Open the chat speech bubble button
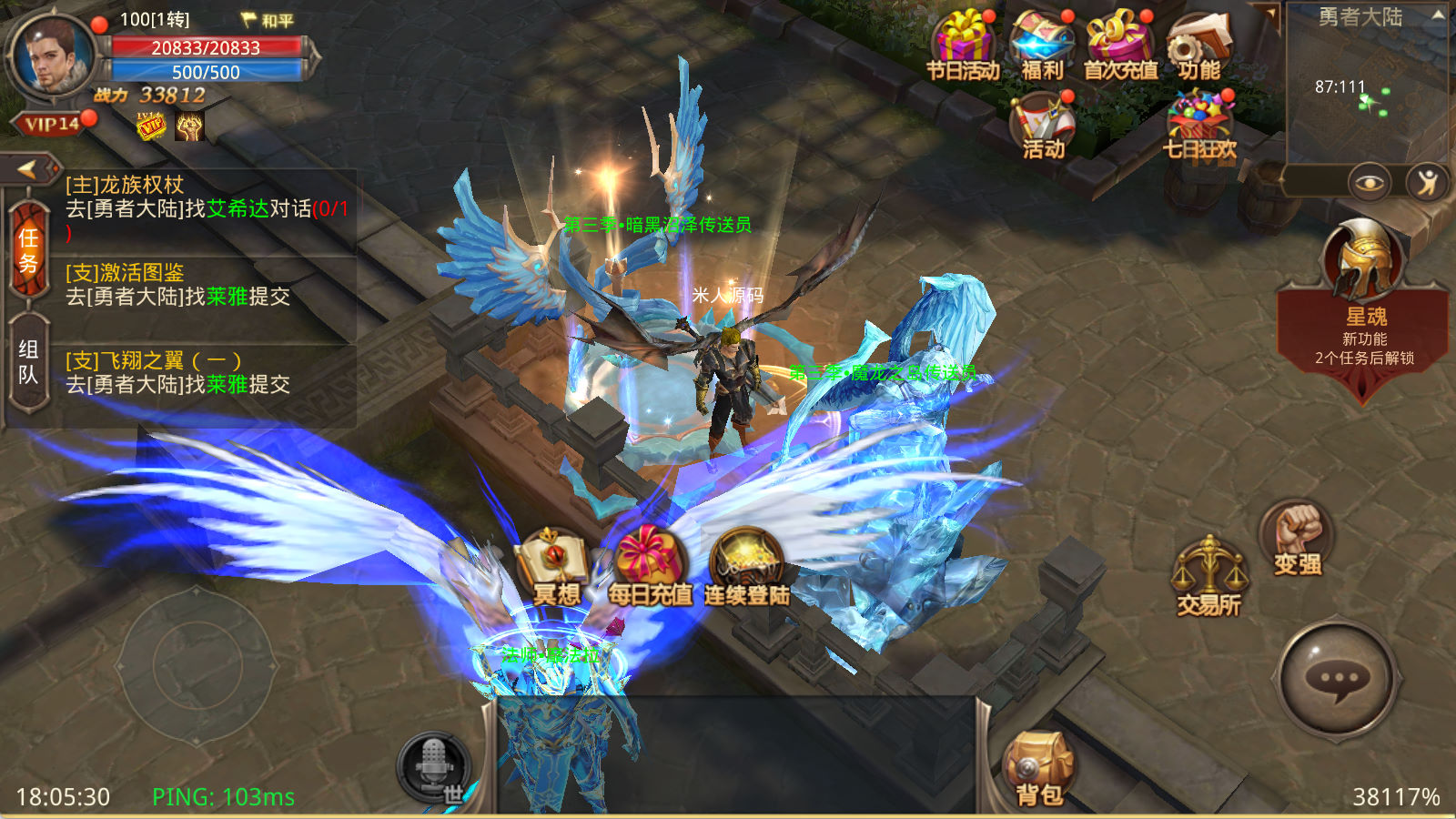 (x=1338, y=680)
